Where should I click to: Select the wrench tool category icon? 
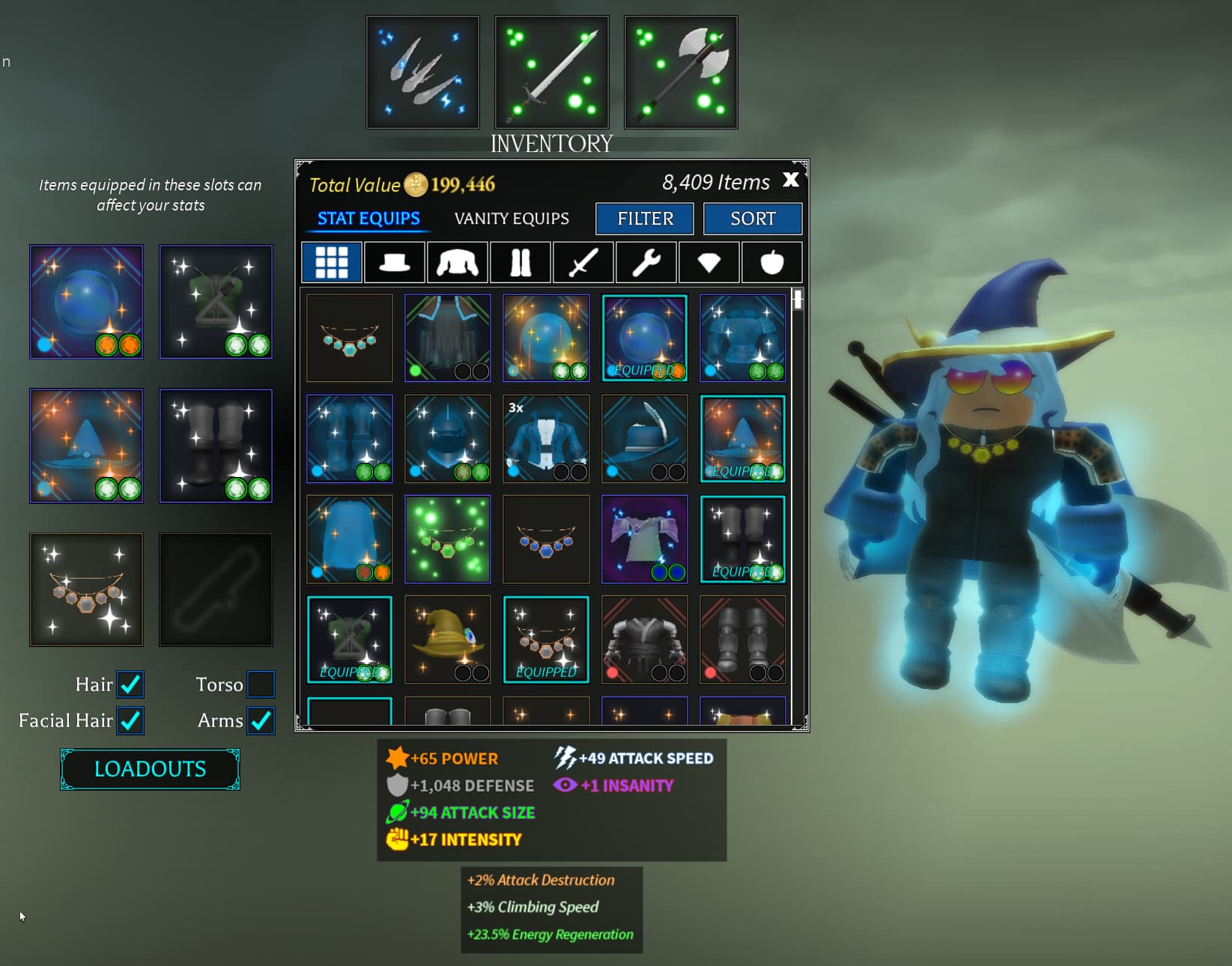coord(646,262)
